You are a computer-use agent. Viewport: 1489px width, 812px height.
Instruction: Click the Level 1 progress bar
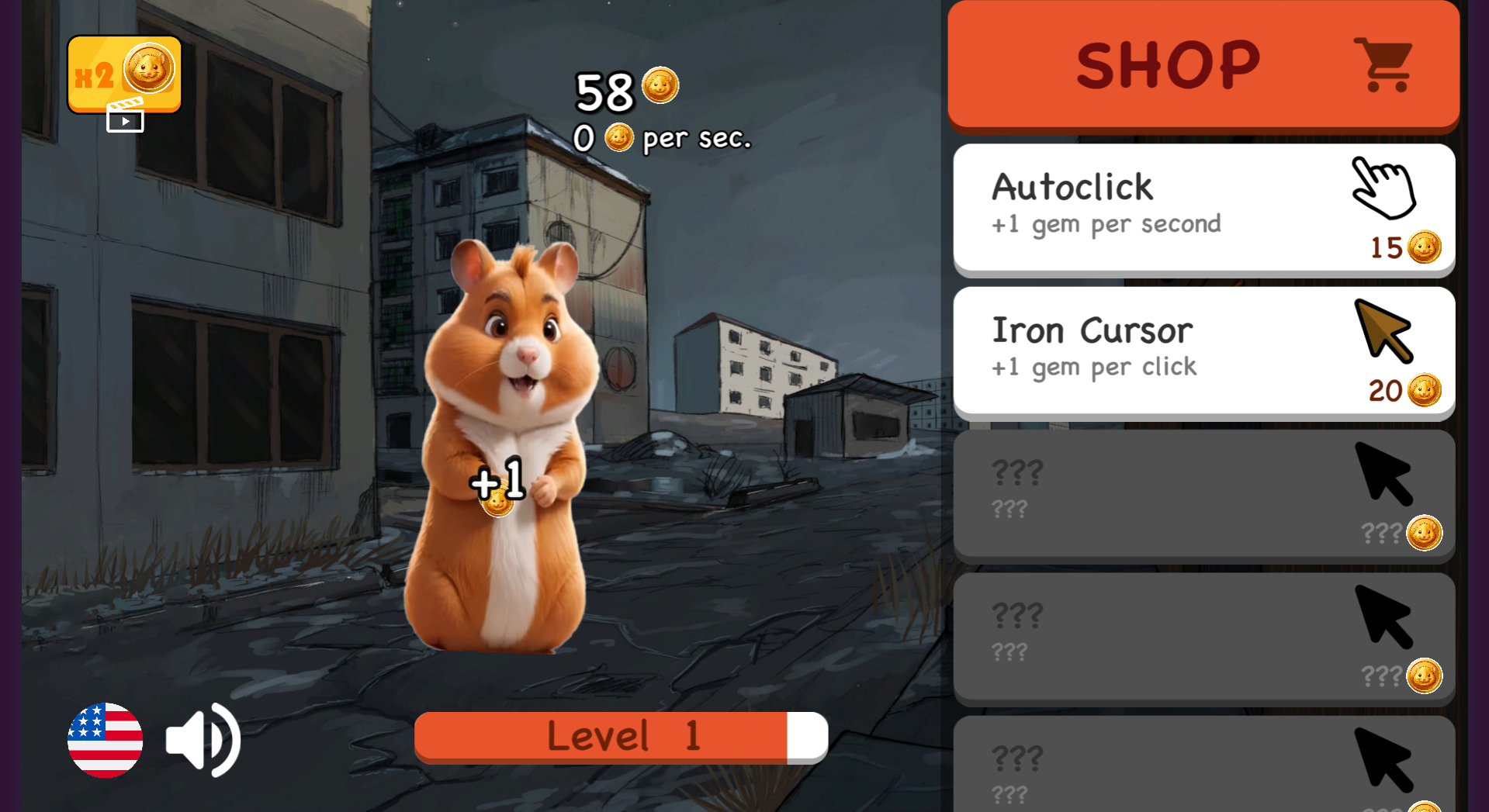tap(621, 736)
